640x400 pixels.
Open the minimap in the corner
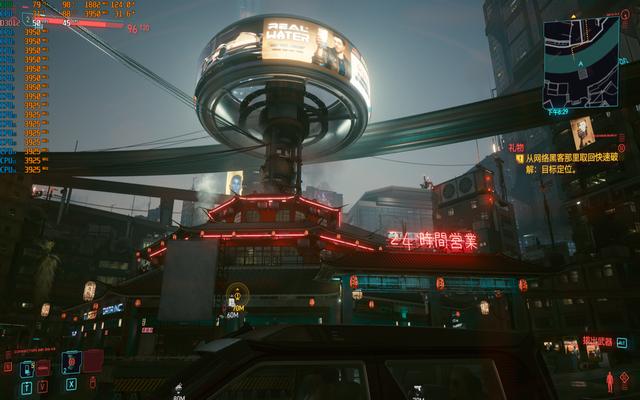[x=581, y=61]
